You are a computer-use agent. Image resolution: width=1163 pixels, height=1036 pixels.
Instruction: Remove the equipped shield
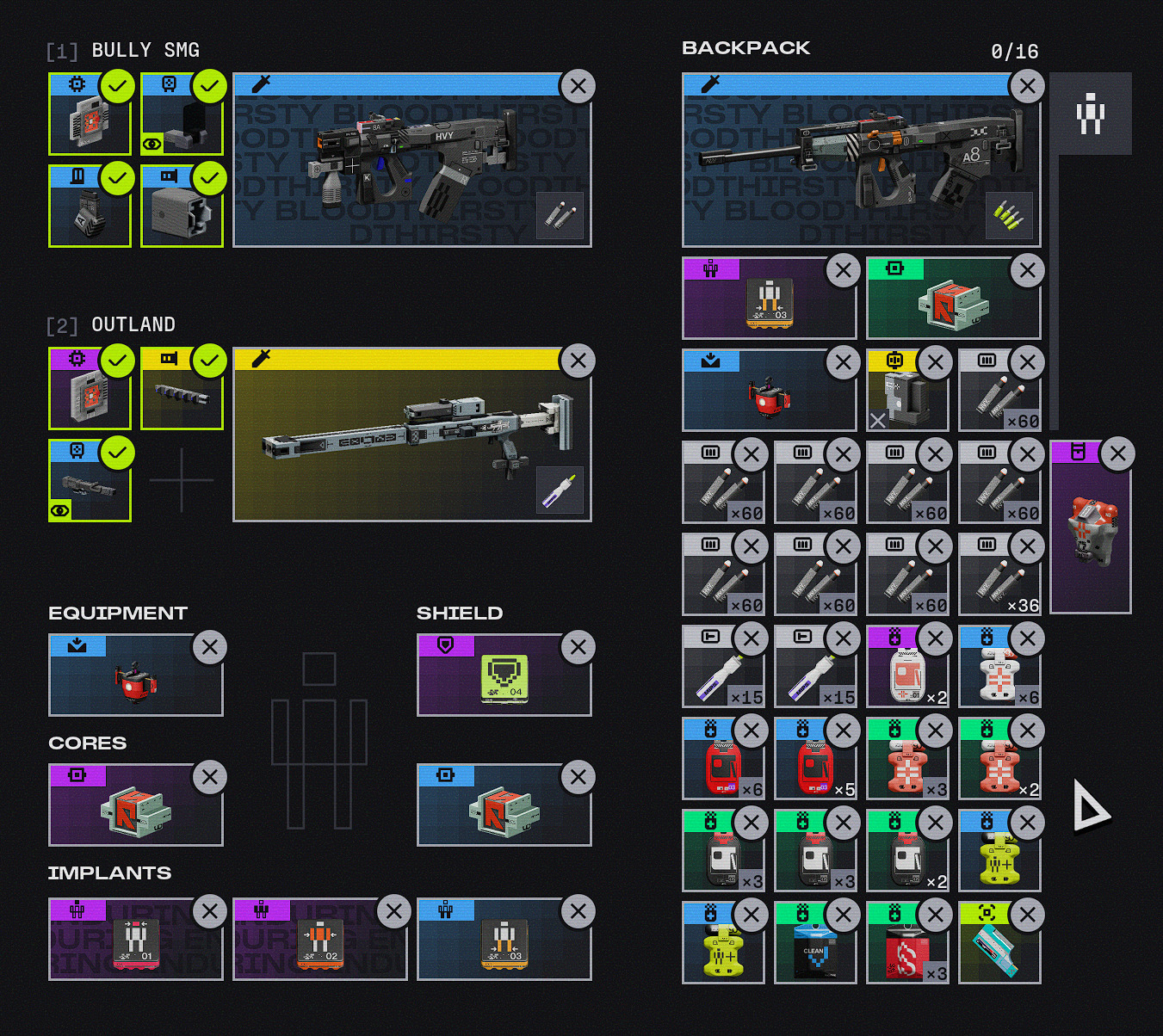tap(578, 647)
